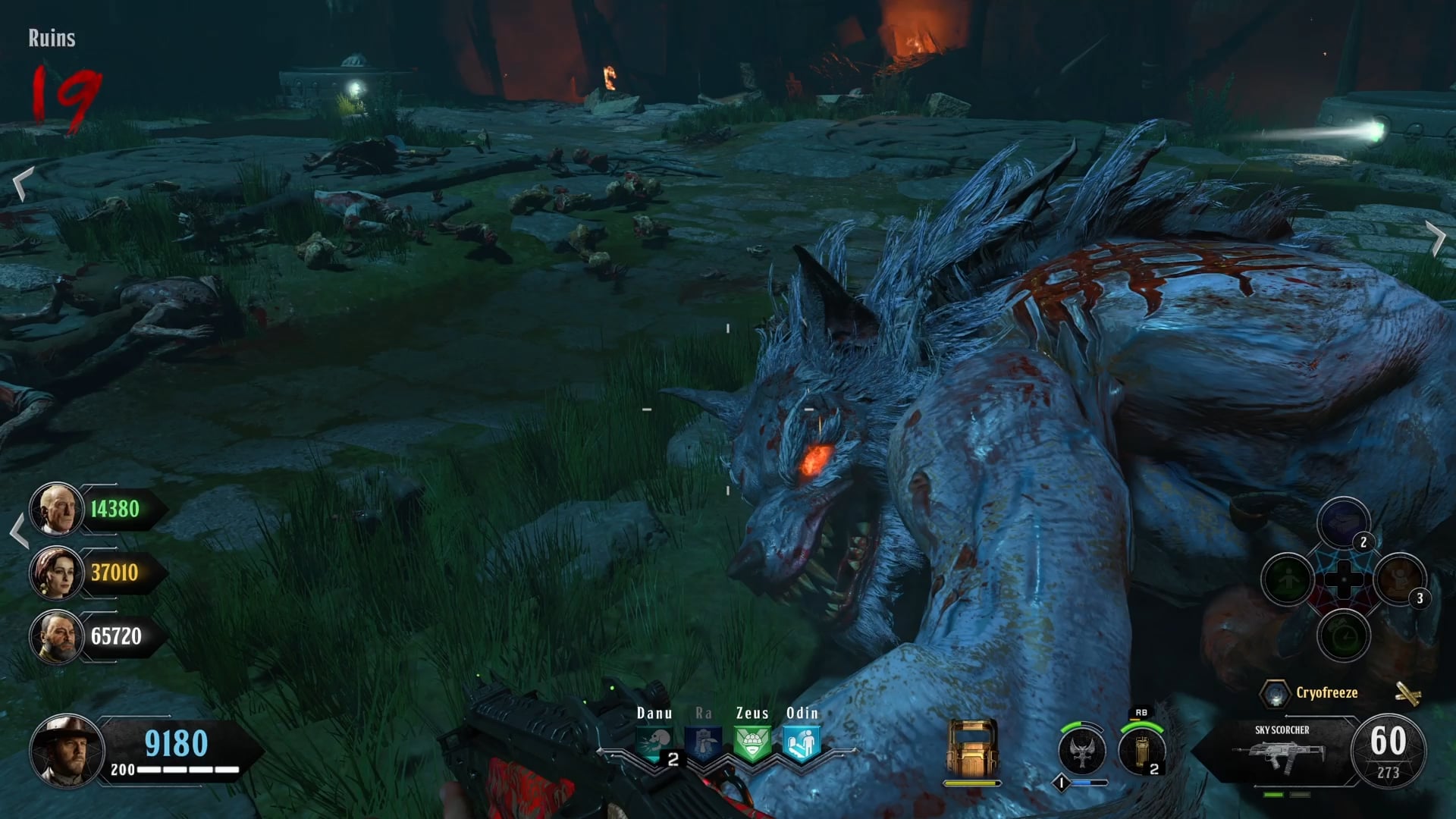The height and width of the screenshot is (819, 1456).
Task: Click the Cryofreeze hexagon mod icon
Action: pyautogui.click(x=1275, y=693)
